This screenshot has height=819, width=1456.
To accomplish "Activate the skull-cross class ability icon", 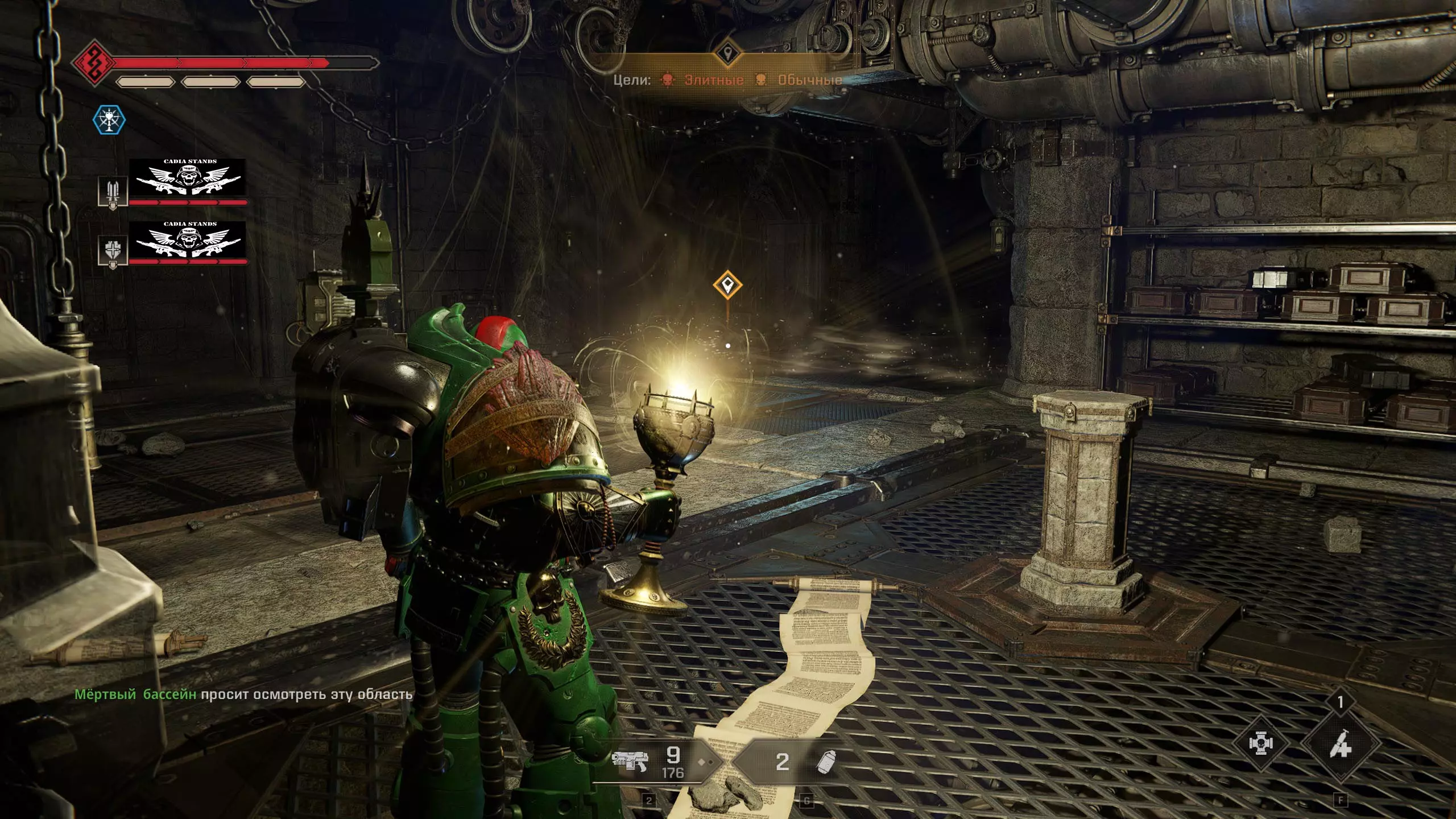I will click(x=1261, y=744).
